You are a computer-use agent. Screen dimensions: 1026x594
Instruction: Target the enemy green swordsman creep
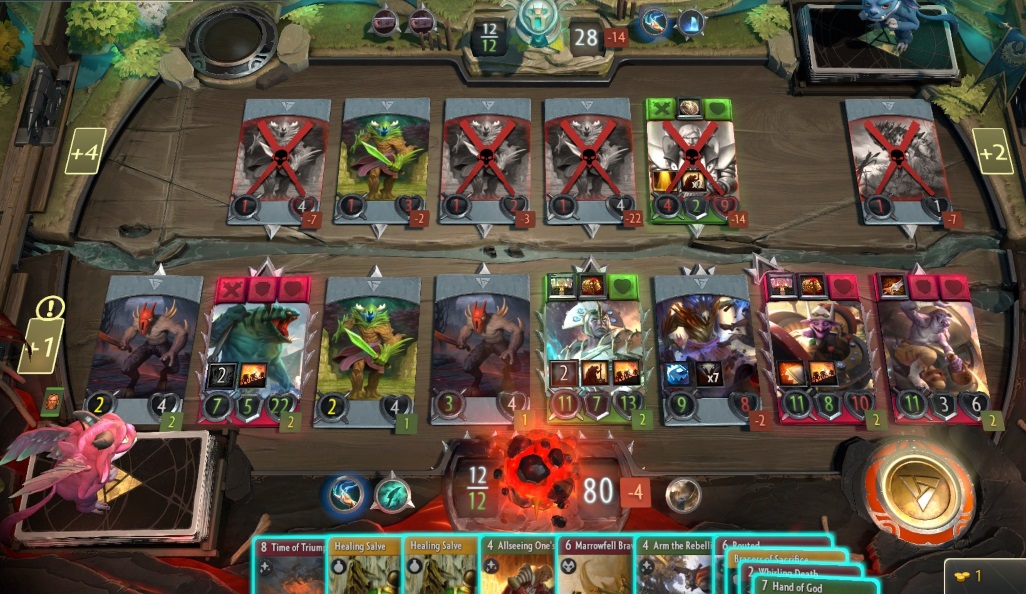click(x=382, y=160)
